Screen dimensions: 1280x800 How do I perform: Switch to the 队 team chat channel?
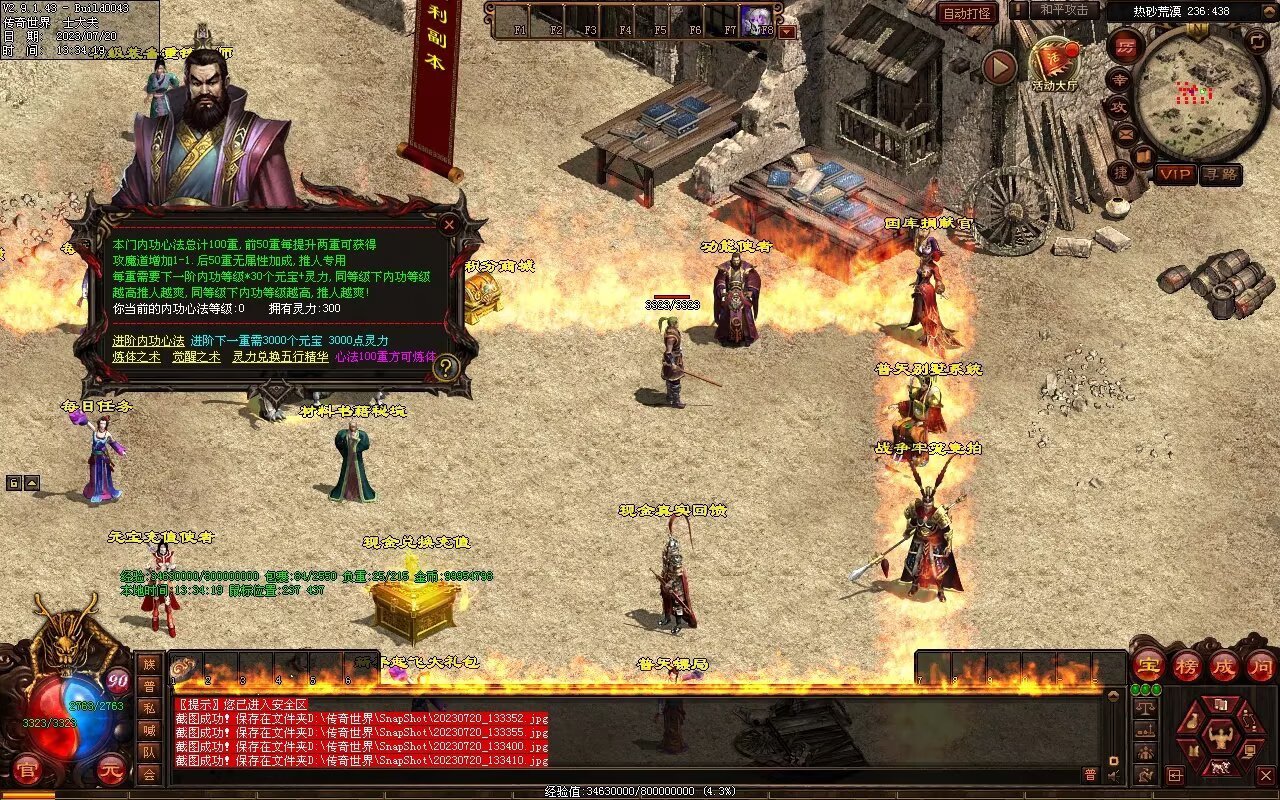click(149, 752)
